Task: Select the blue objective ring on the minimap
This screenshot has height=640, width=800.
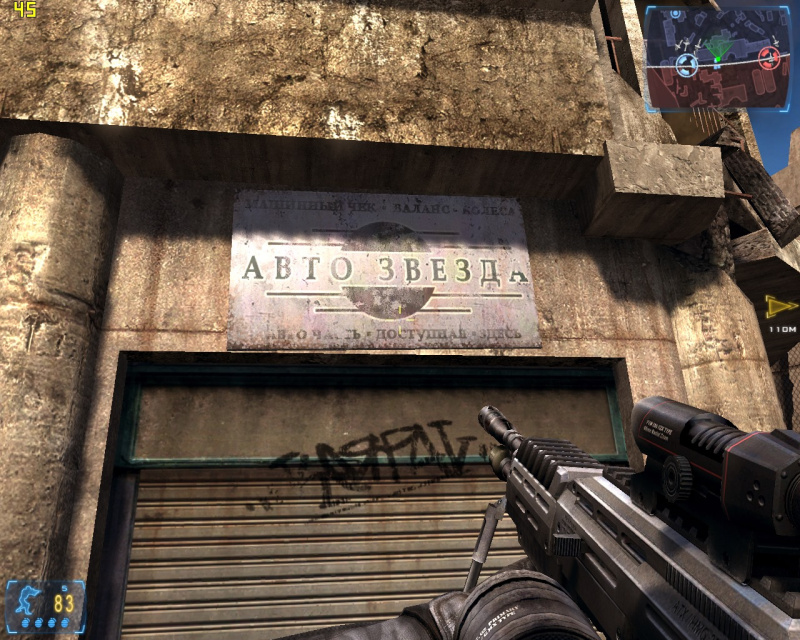Action: click(686, 65)
